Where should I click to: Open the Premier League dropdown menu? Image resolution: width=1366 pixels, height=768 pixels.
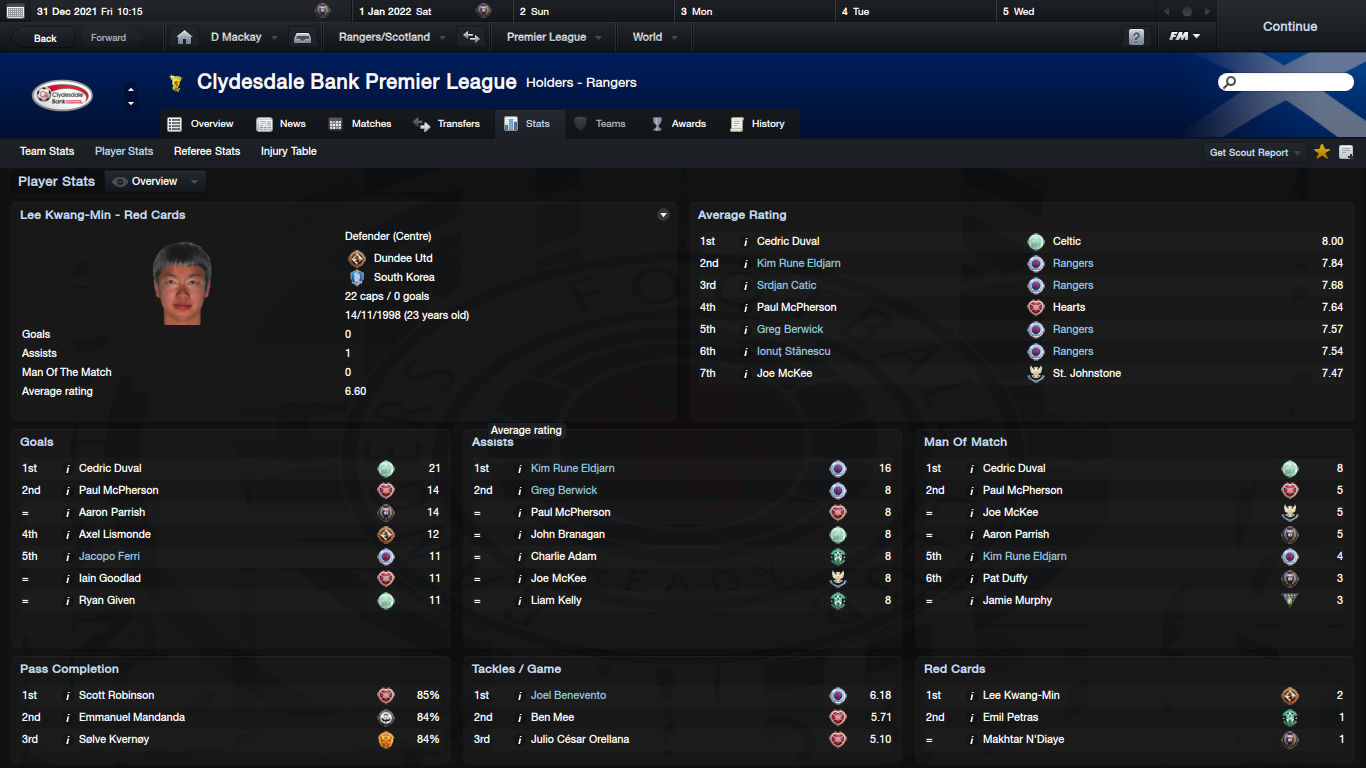point(553,37)
